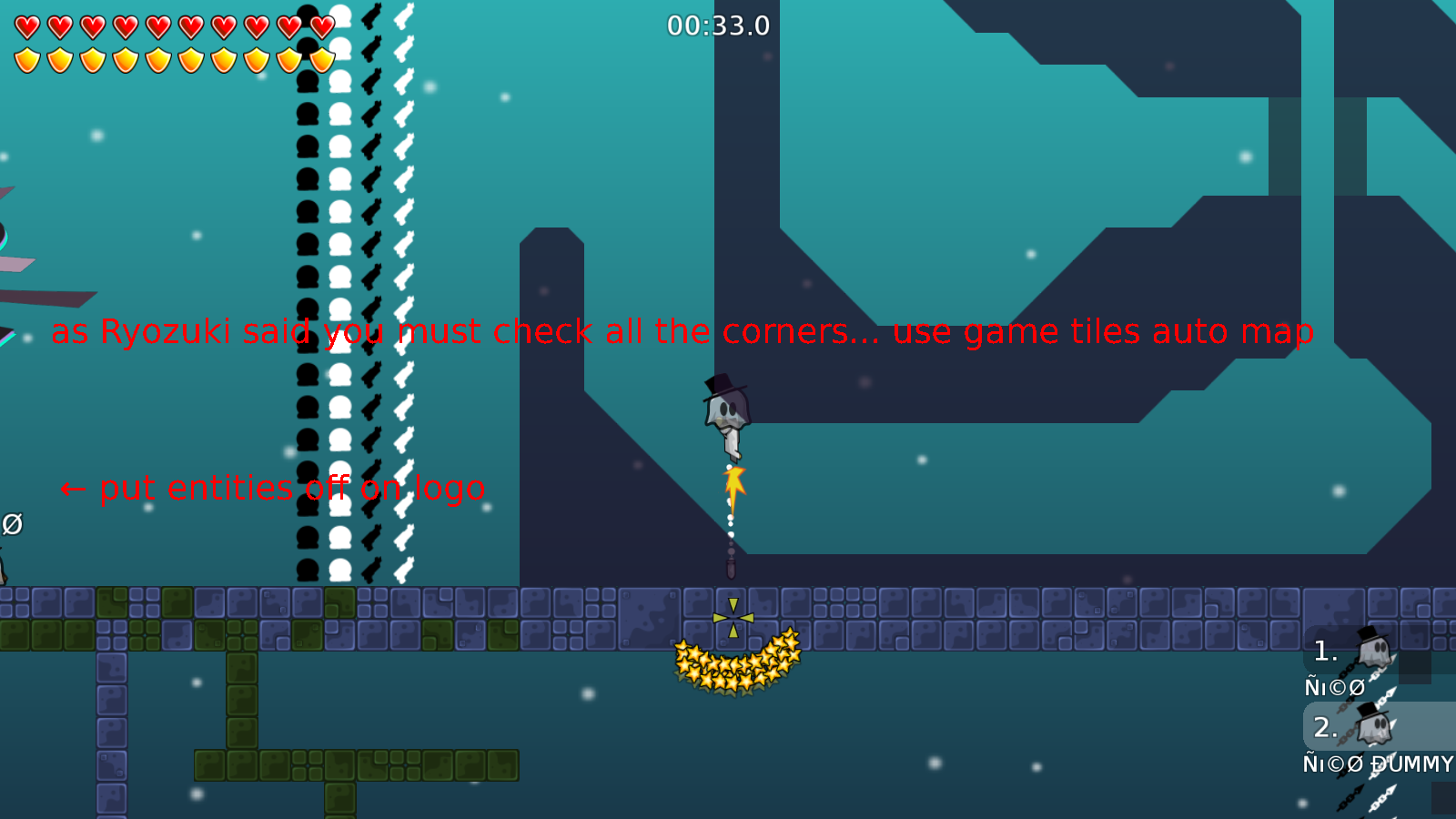
Task: Expand the entry labeled Ñı©Ø ÐUMMY
Action: [x=1379, y=764]
